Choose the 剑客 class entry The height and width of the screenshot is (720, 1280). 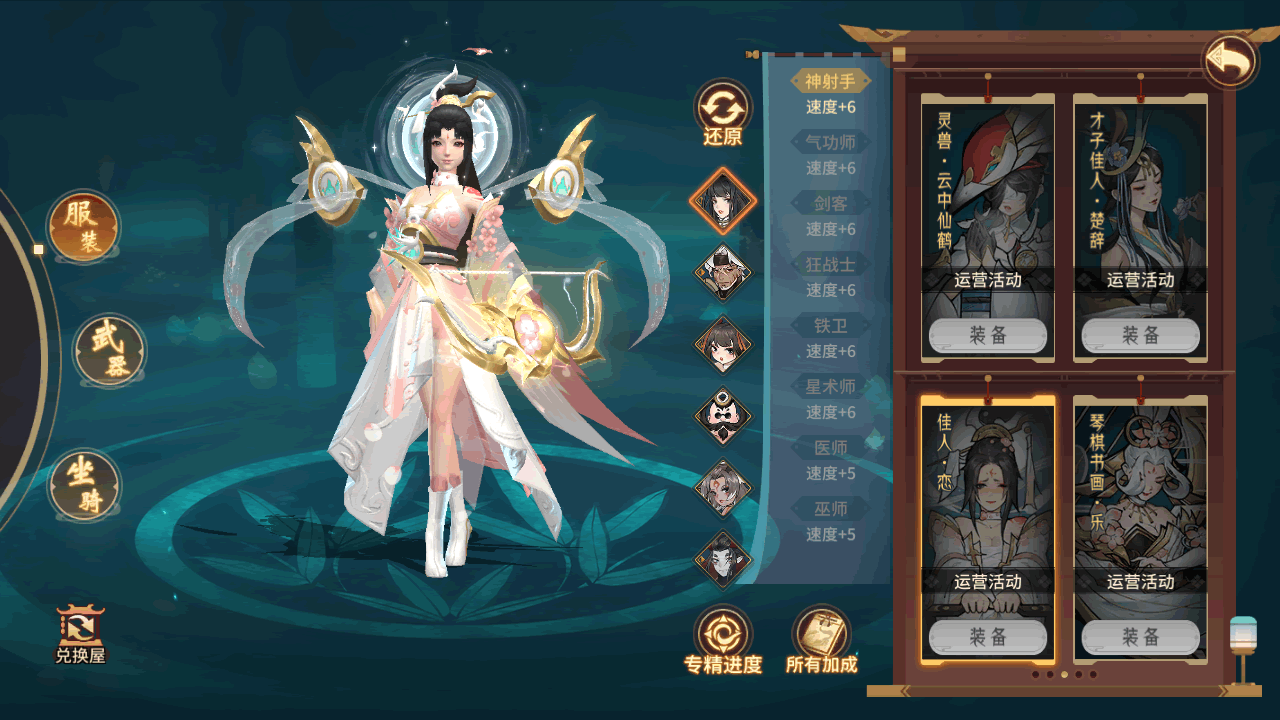tap(830, 204)
